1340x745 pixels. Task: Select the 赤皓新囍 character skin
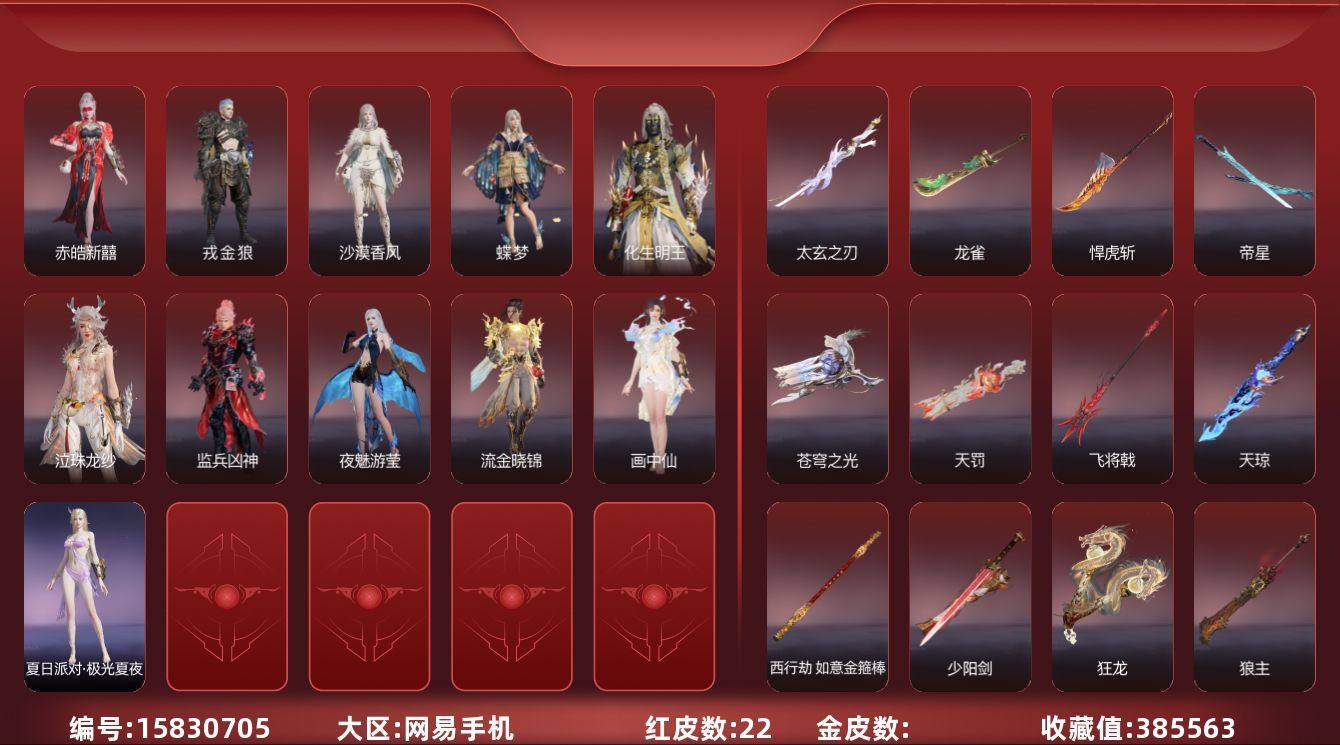coord(82,180)
